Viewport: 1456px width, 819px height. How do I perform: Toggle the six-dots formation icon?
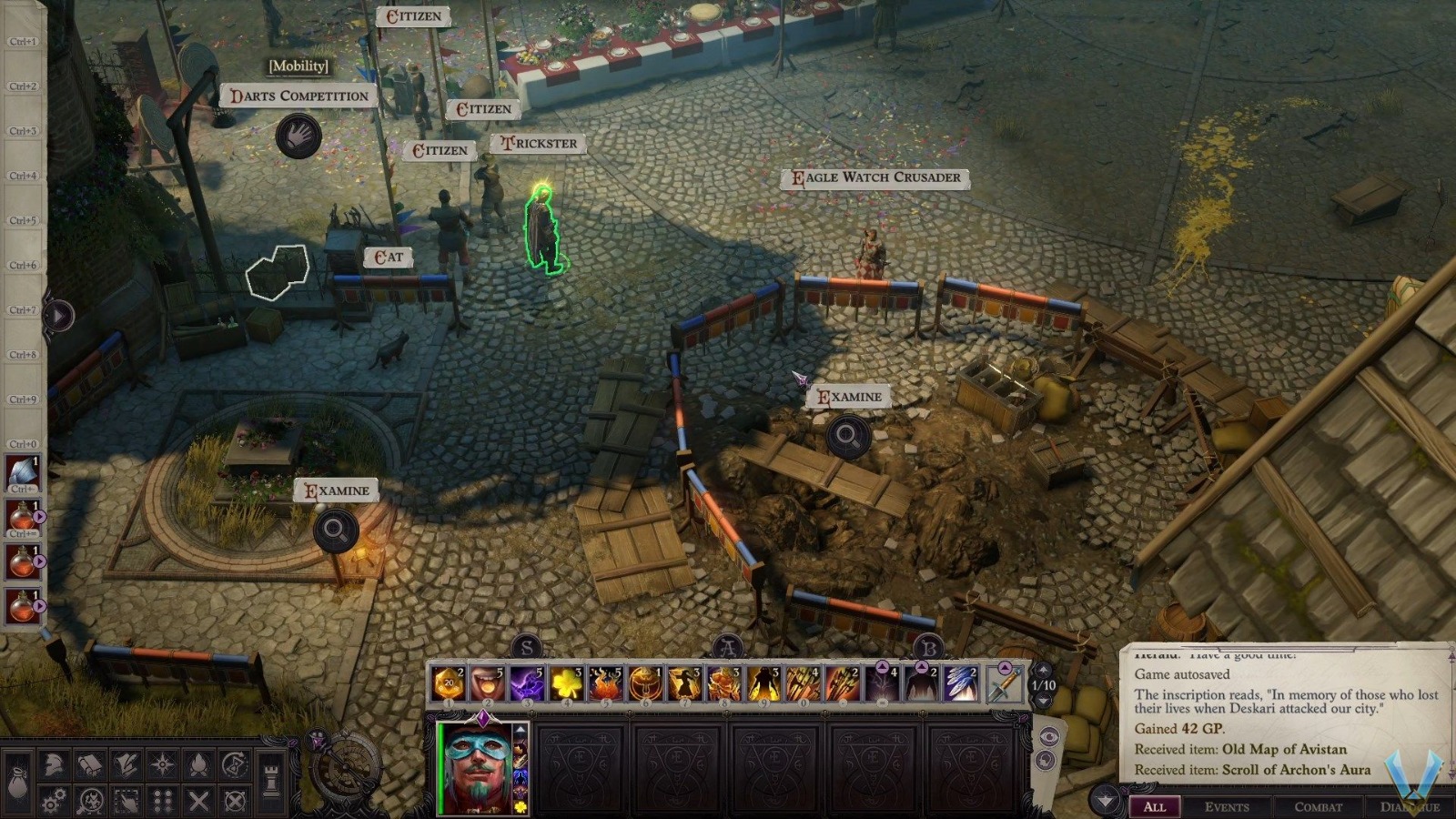[x=164, y=800]
